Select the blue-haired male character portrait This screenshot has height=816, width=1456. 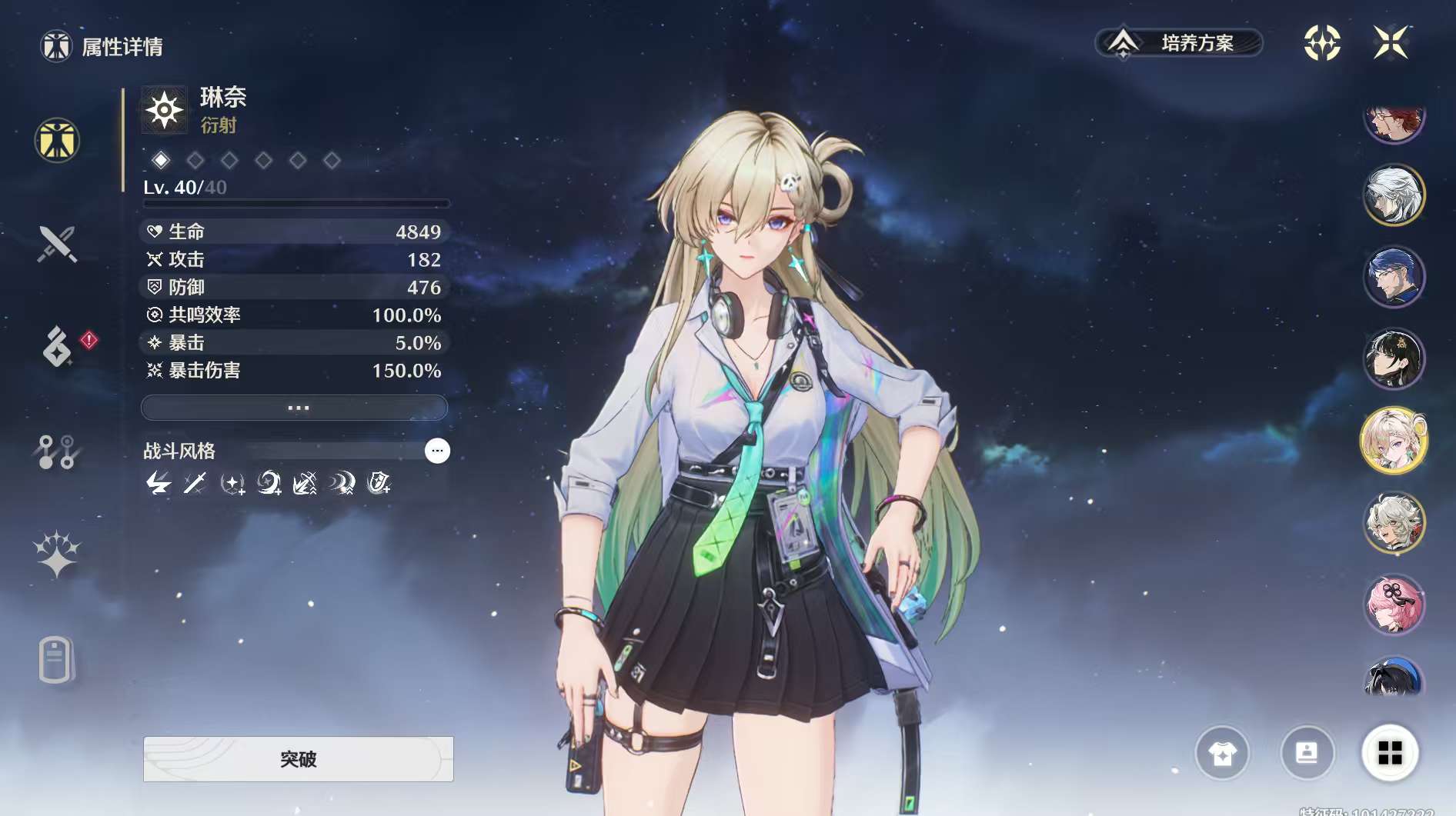click(x=1394, y=277)
